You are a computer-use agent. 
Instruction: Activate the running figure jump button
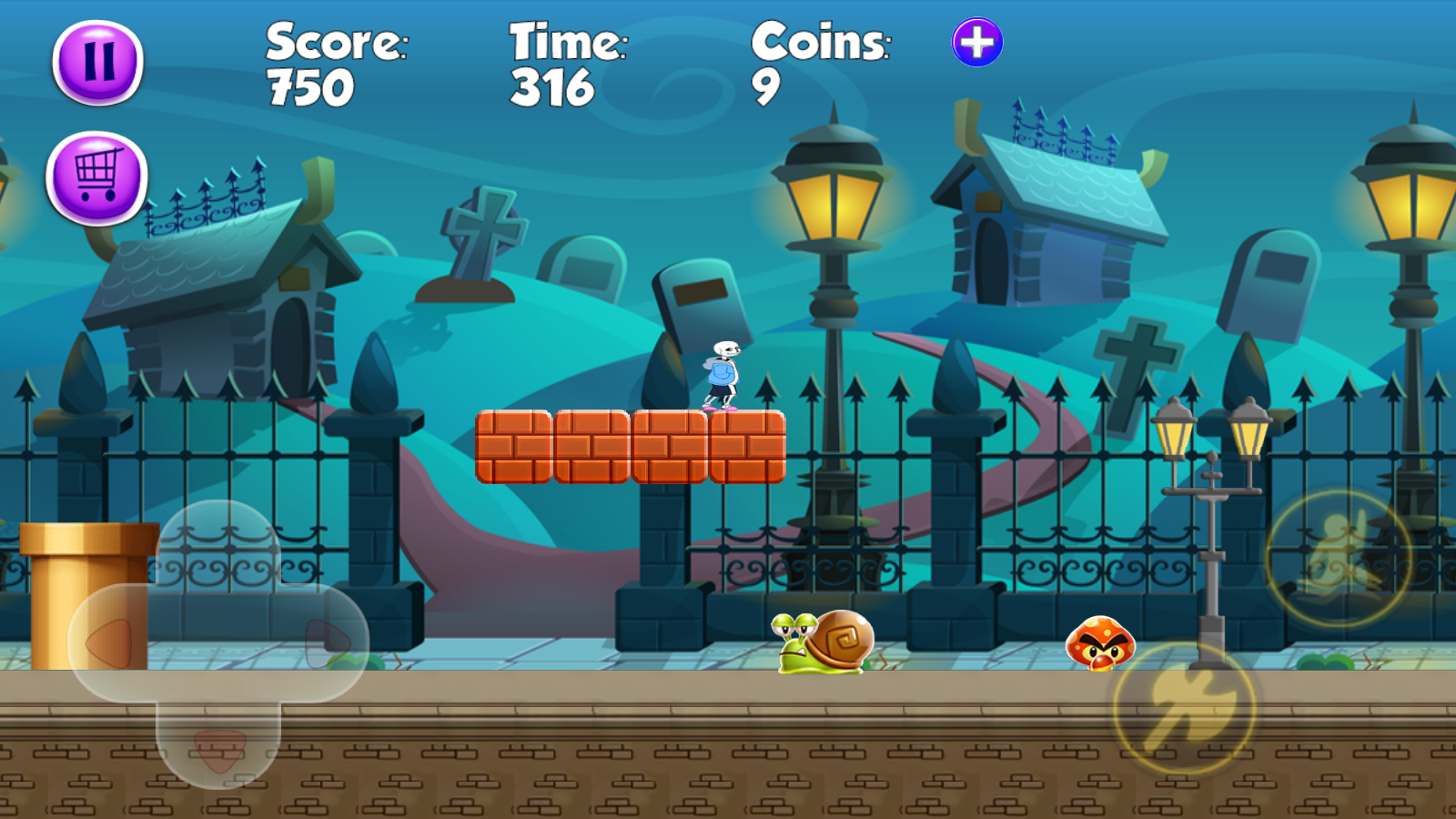tap(1338, 558)
